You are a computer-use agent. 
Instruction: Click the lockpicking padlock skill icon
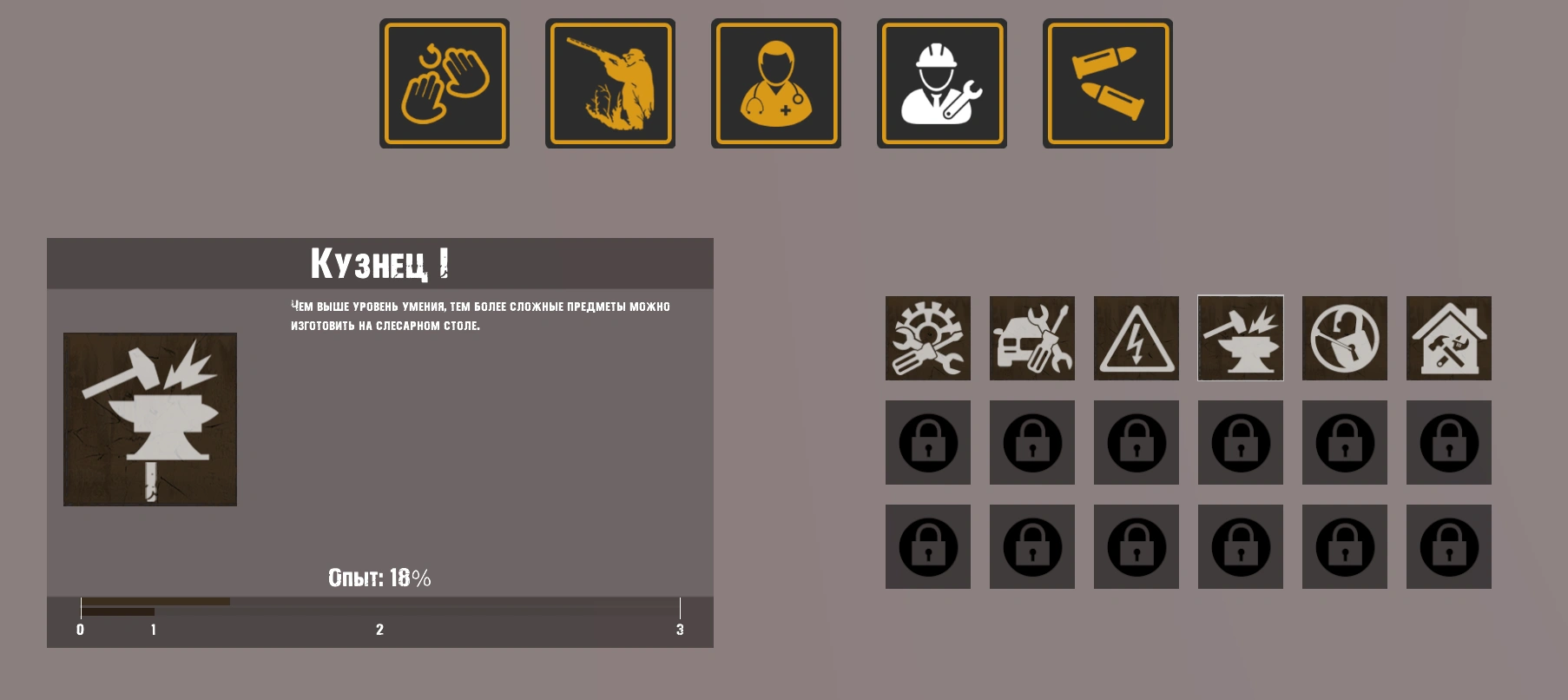click(1345, 338)
